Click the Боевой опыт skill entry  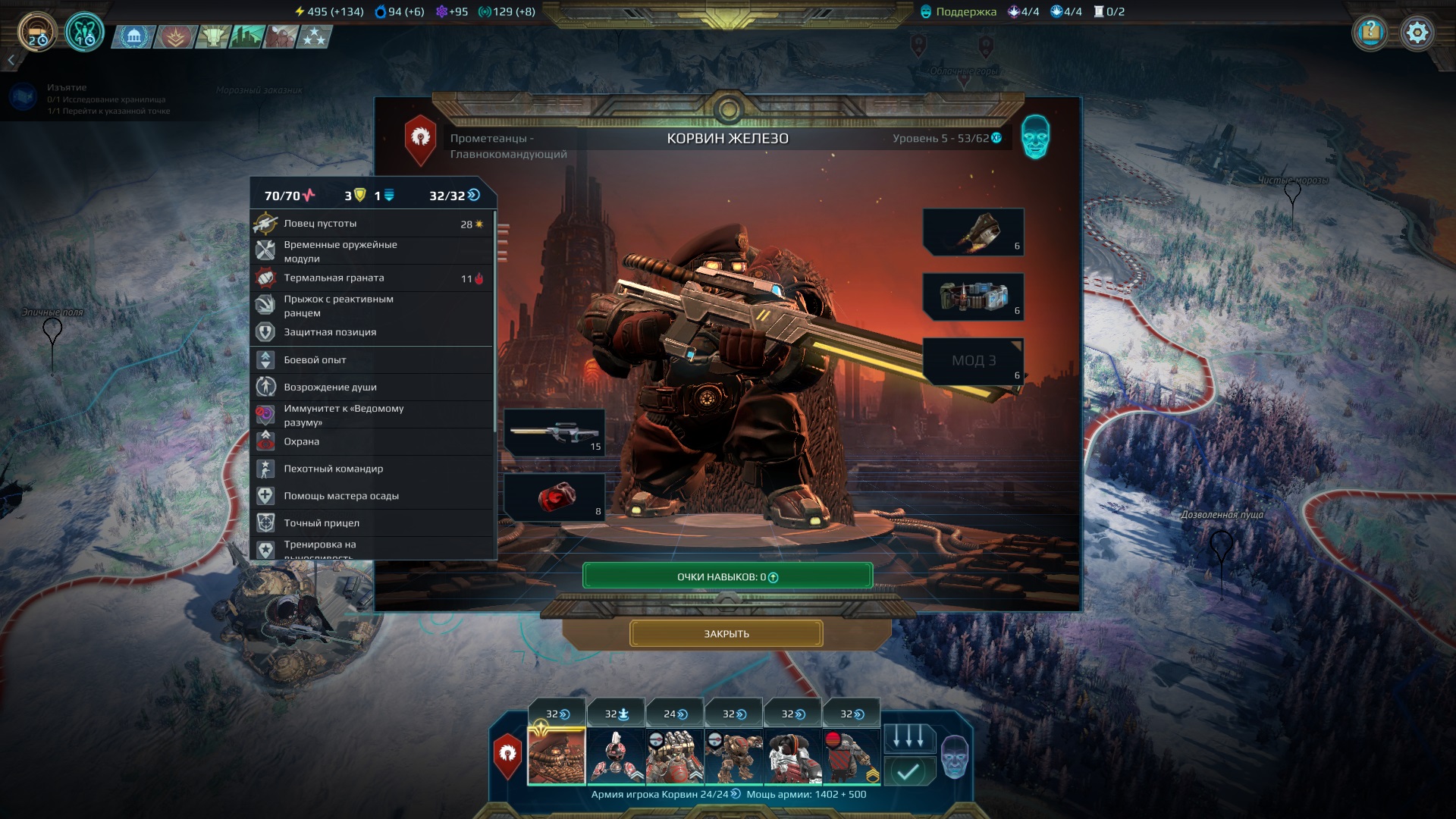click(x=372, y=360)
